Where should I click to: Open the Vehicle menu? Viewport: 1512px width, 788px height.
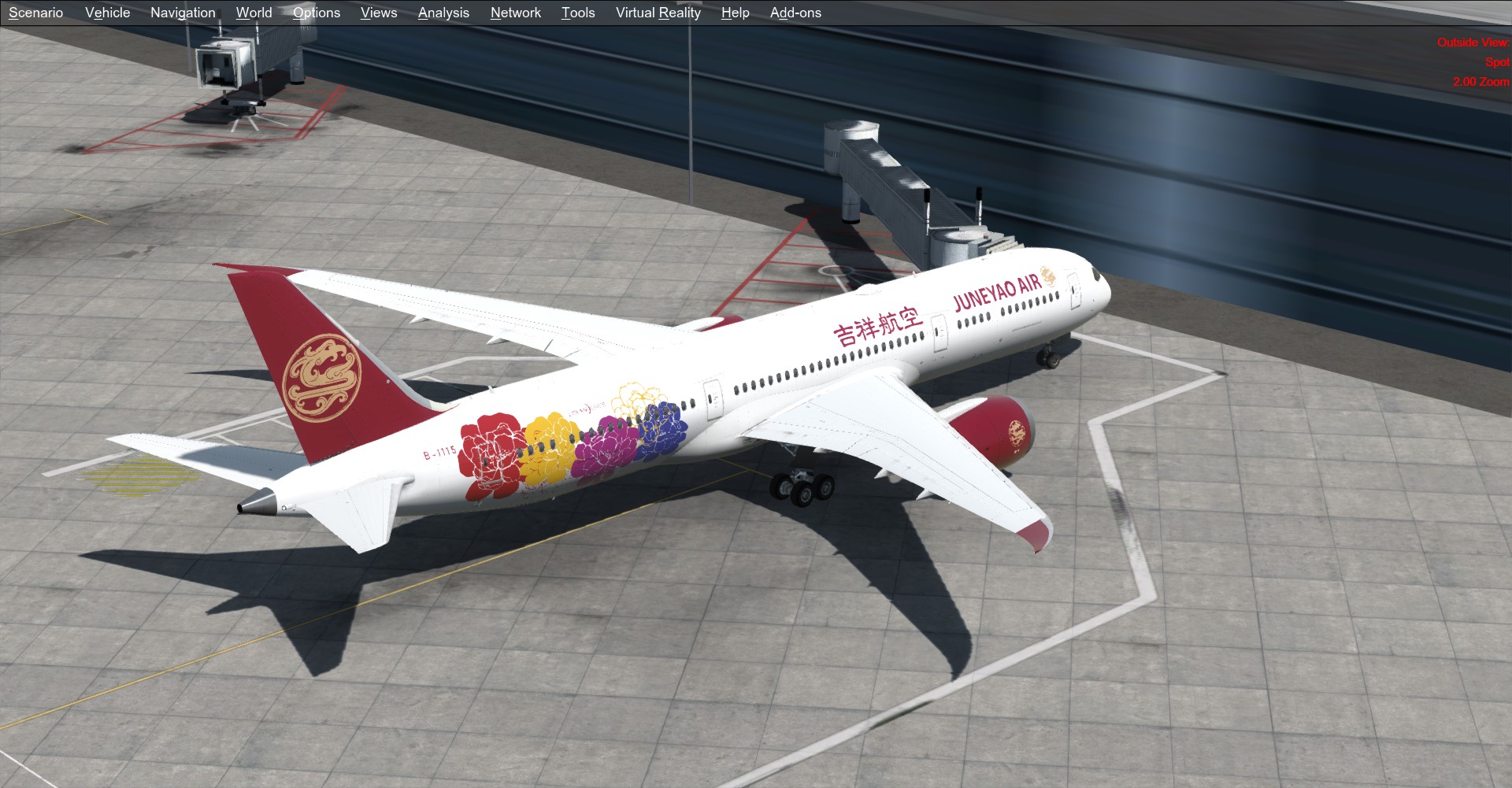pyautogui.click(x=108, y=13)
